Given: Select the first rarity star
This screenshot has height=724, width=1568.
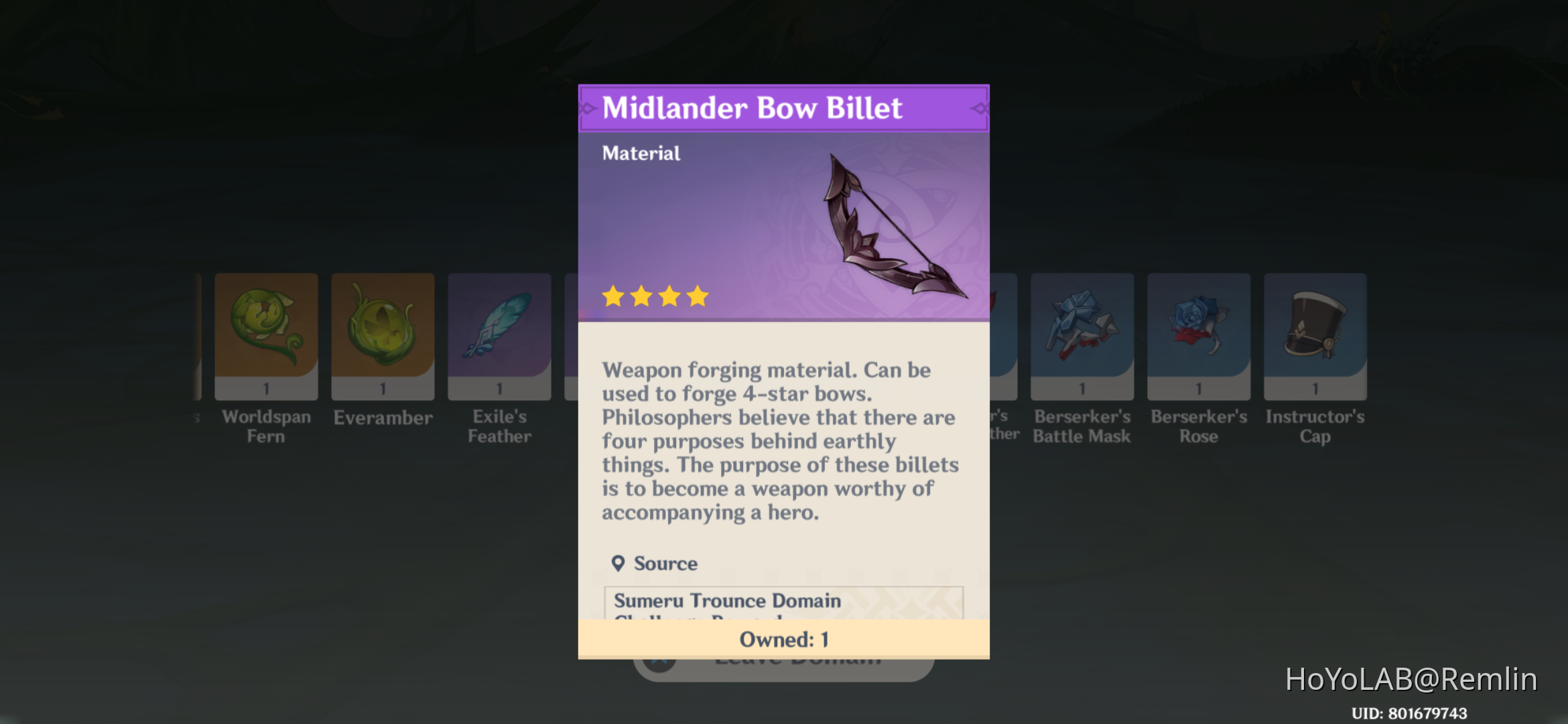Looking at the screenshot, I should pyautogui.click(x=614, y=296).
